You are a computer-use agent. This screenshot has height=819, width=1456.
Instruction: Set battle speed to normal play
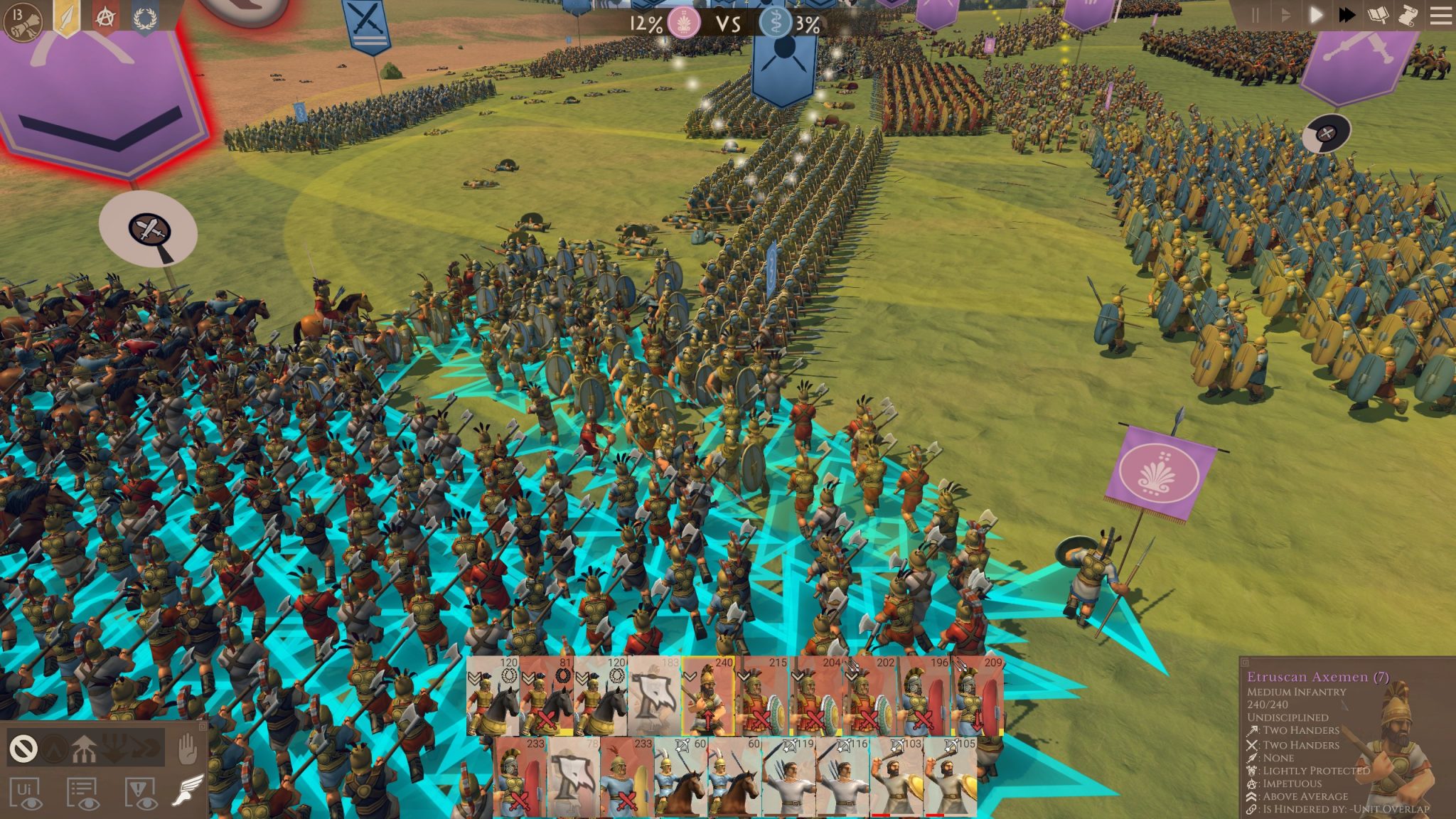coord(1315,15)
